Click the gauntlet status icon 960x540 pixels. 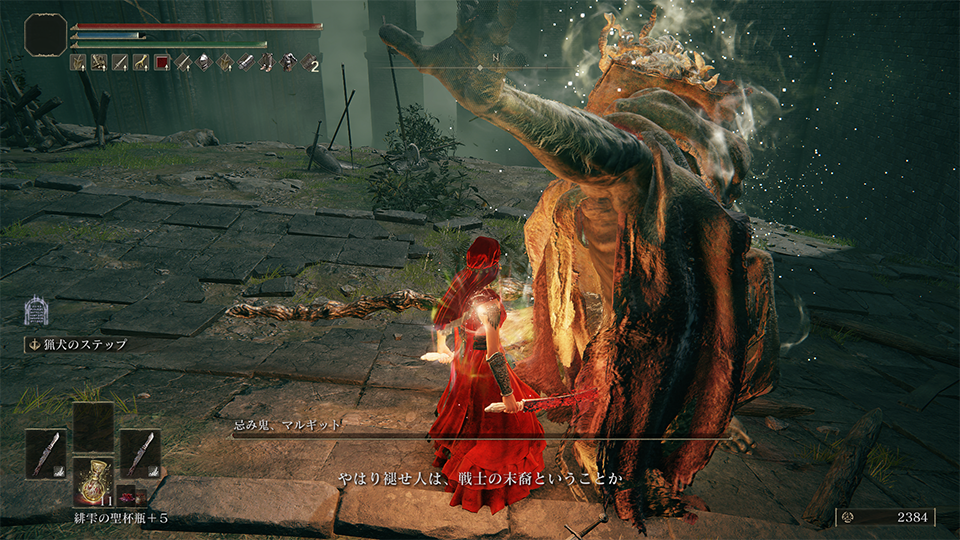tap(246, 63)
